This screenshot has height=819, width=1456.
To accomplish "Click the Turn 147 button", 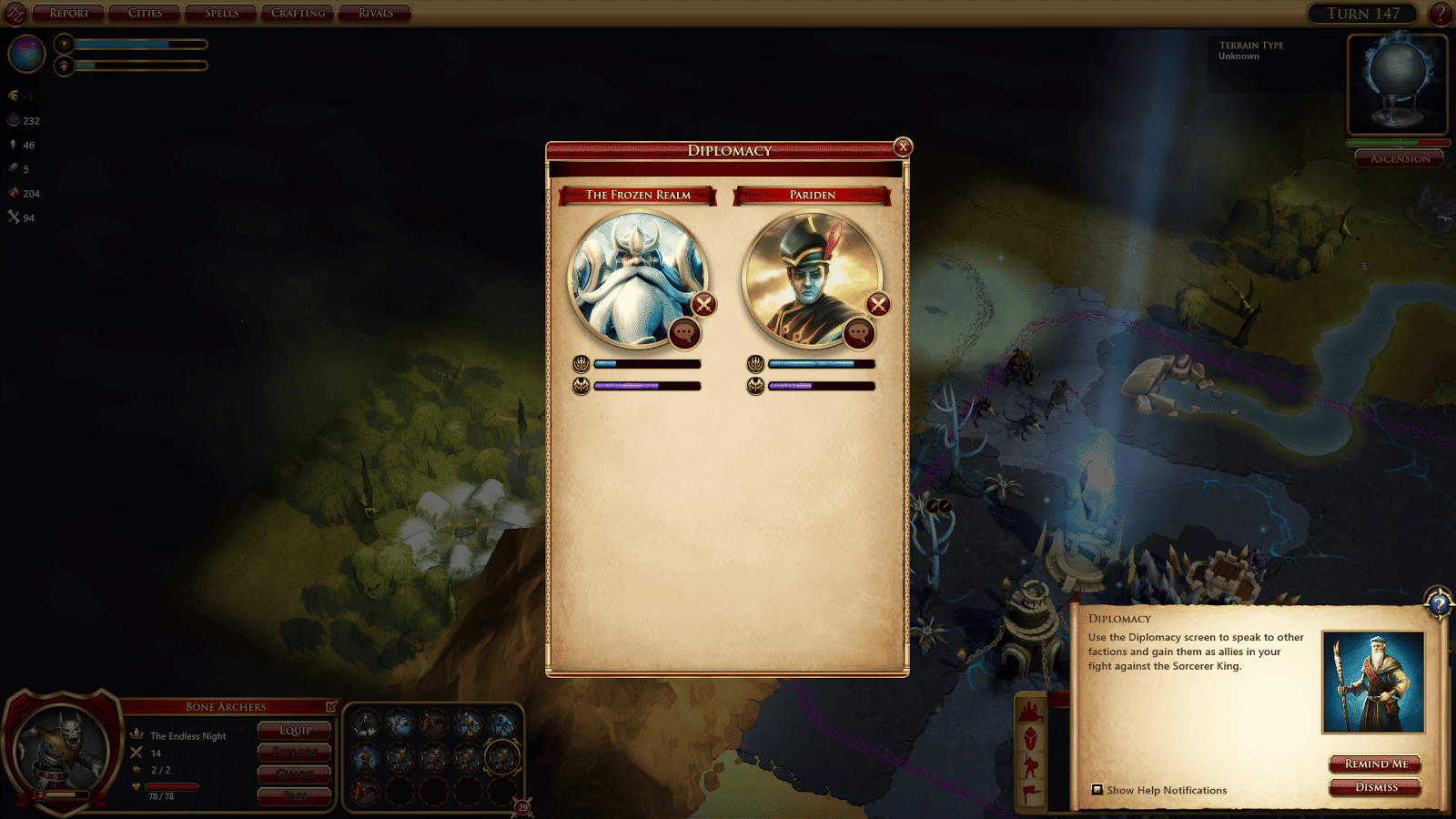I will (1362, 14).
